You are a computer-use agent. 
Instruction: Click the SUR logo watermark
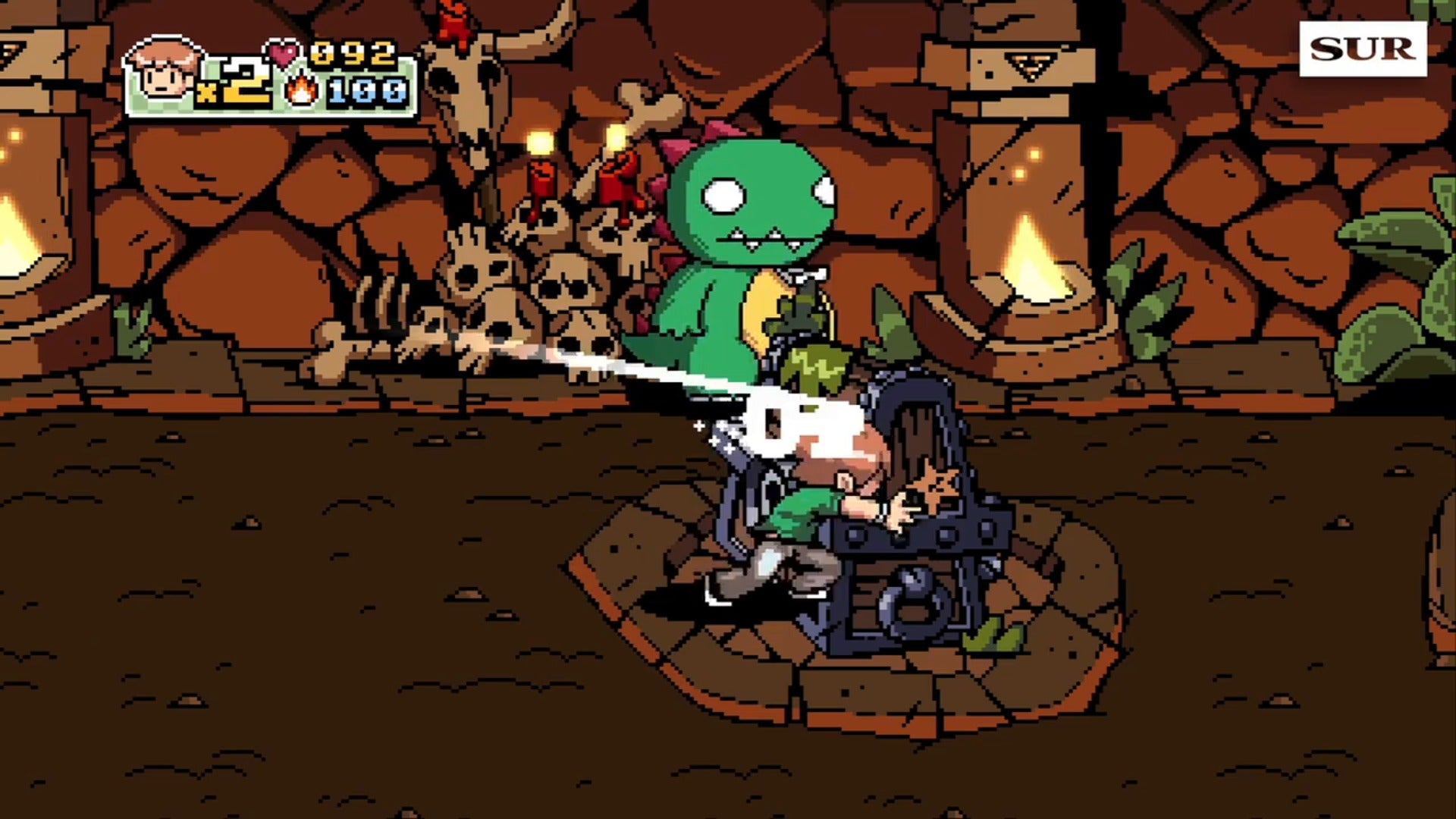tap(1363, 49)
